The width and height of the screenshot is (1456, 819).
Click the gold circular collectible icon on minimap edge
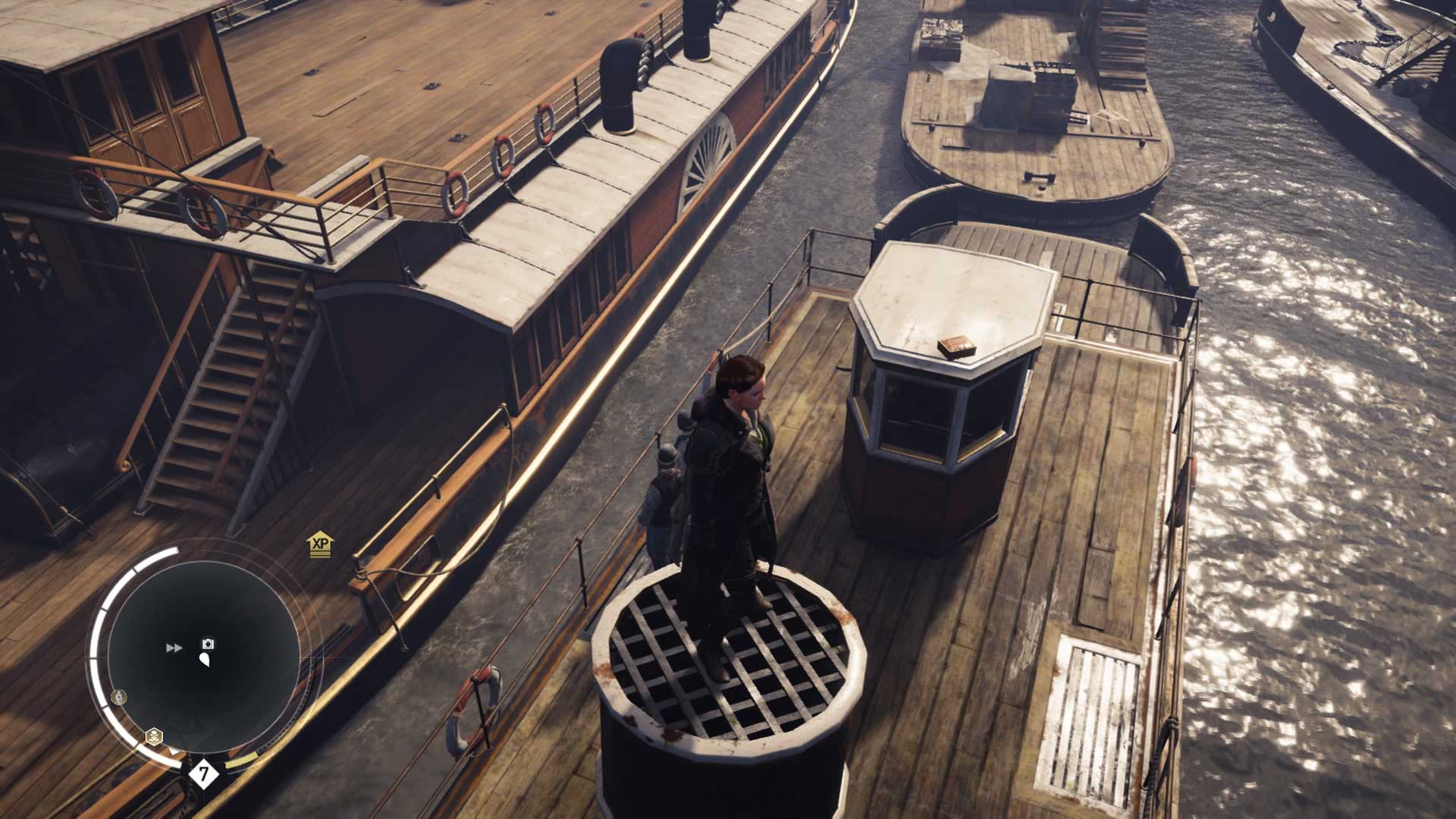[x=119, y=697]
